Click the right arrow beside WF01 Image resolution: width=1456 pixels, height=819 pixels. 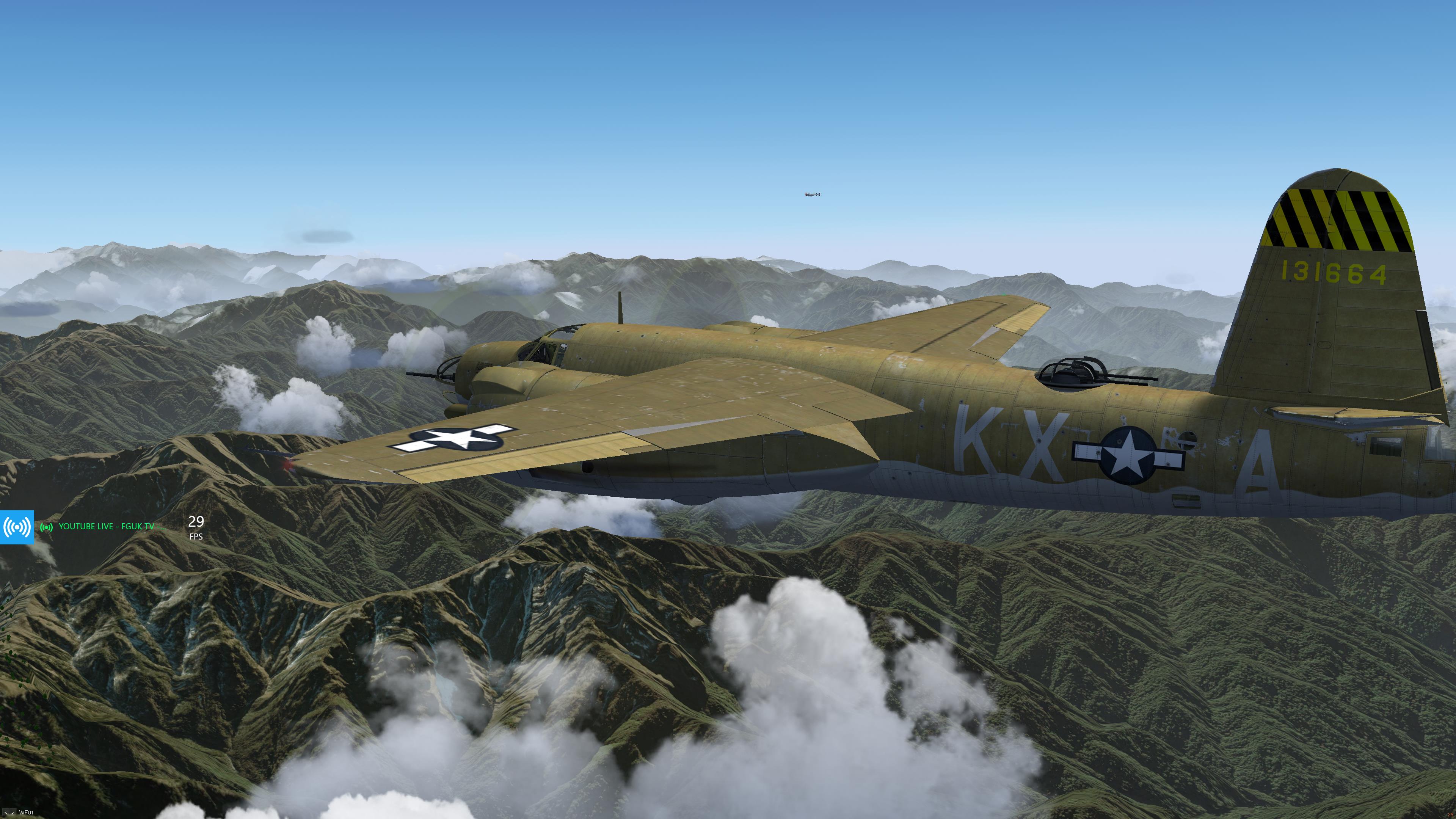[13, 813]
